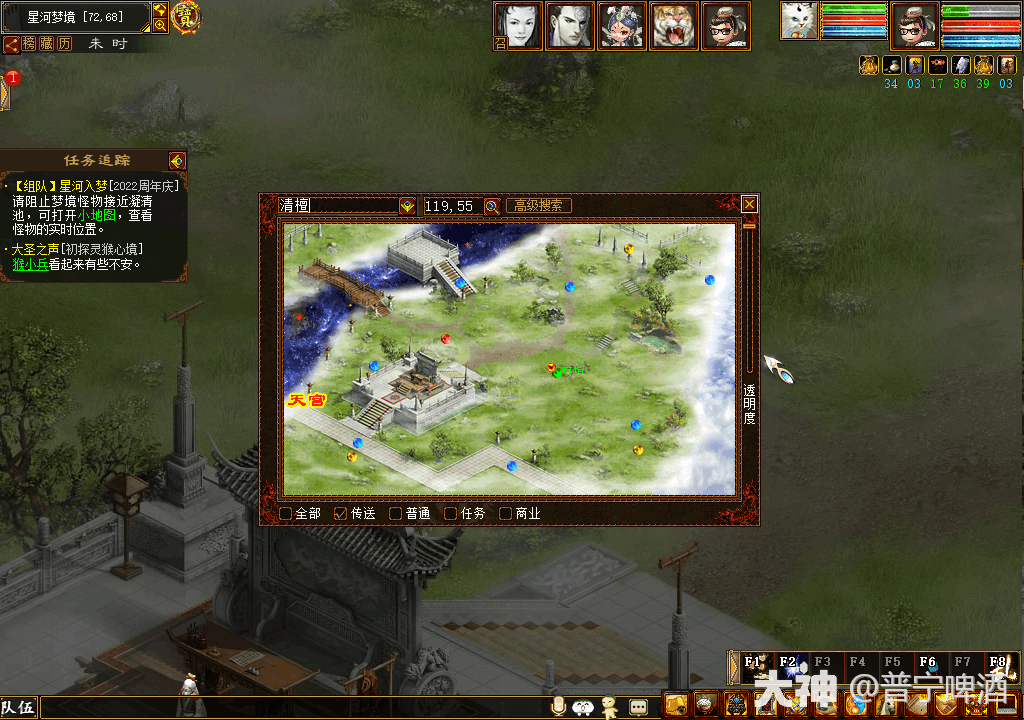Click the 高级搜索 advanced search button
The width and height of the screenshot is (1024, 720).
(x=538, y=206)
